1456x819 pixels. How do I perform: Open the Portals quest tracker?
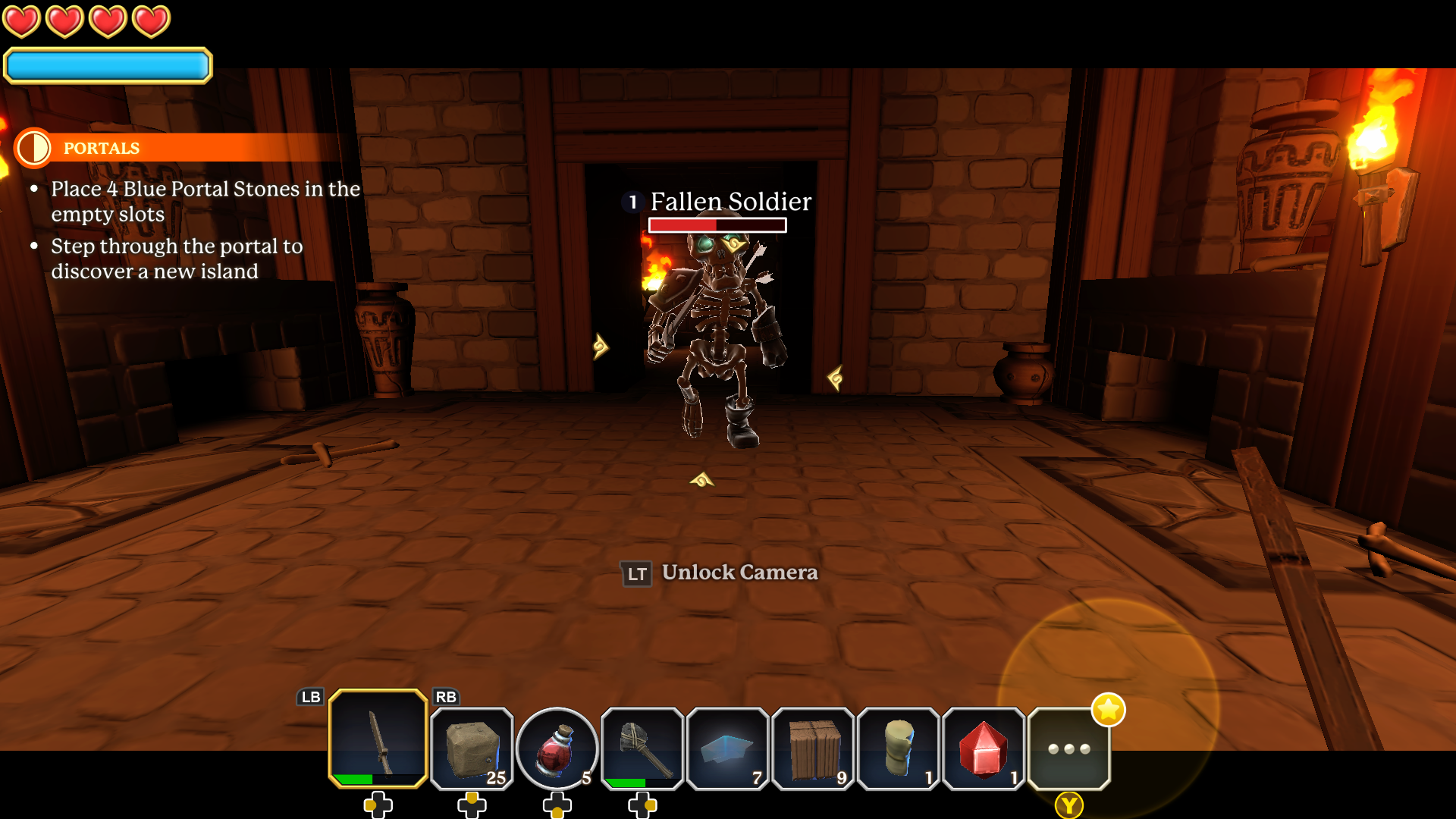(x=102, y=148)
